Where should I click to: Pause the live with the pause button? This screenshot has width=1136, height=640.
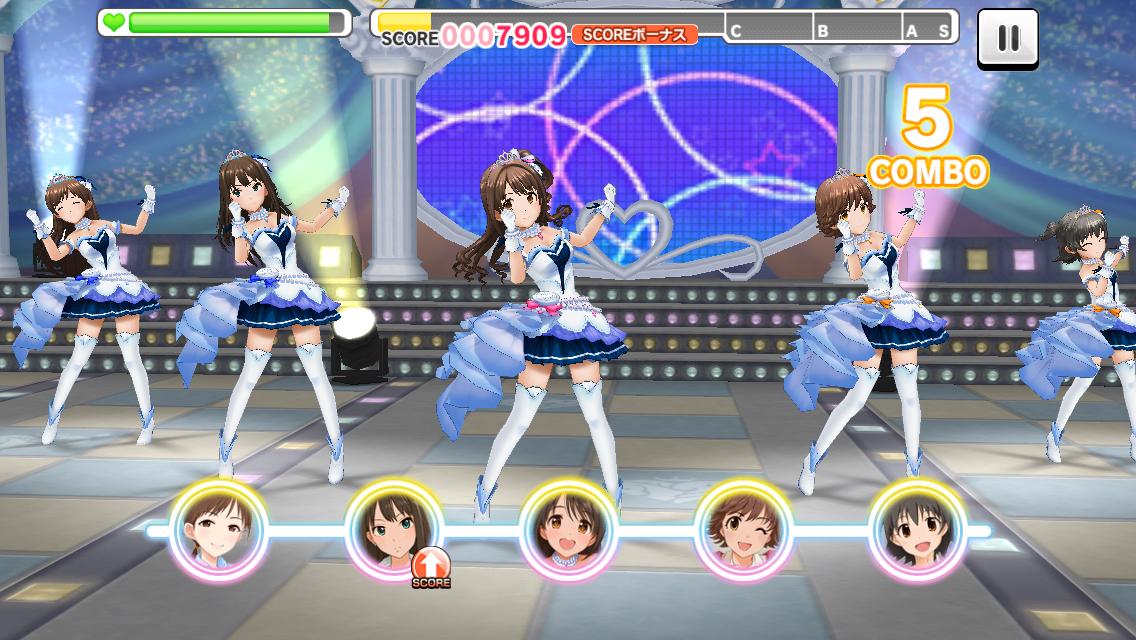coord(1007,39)
